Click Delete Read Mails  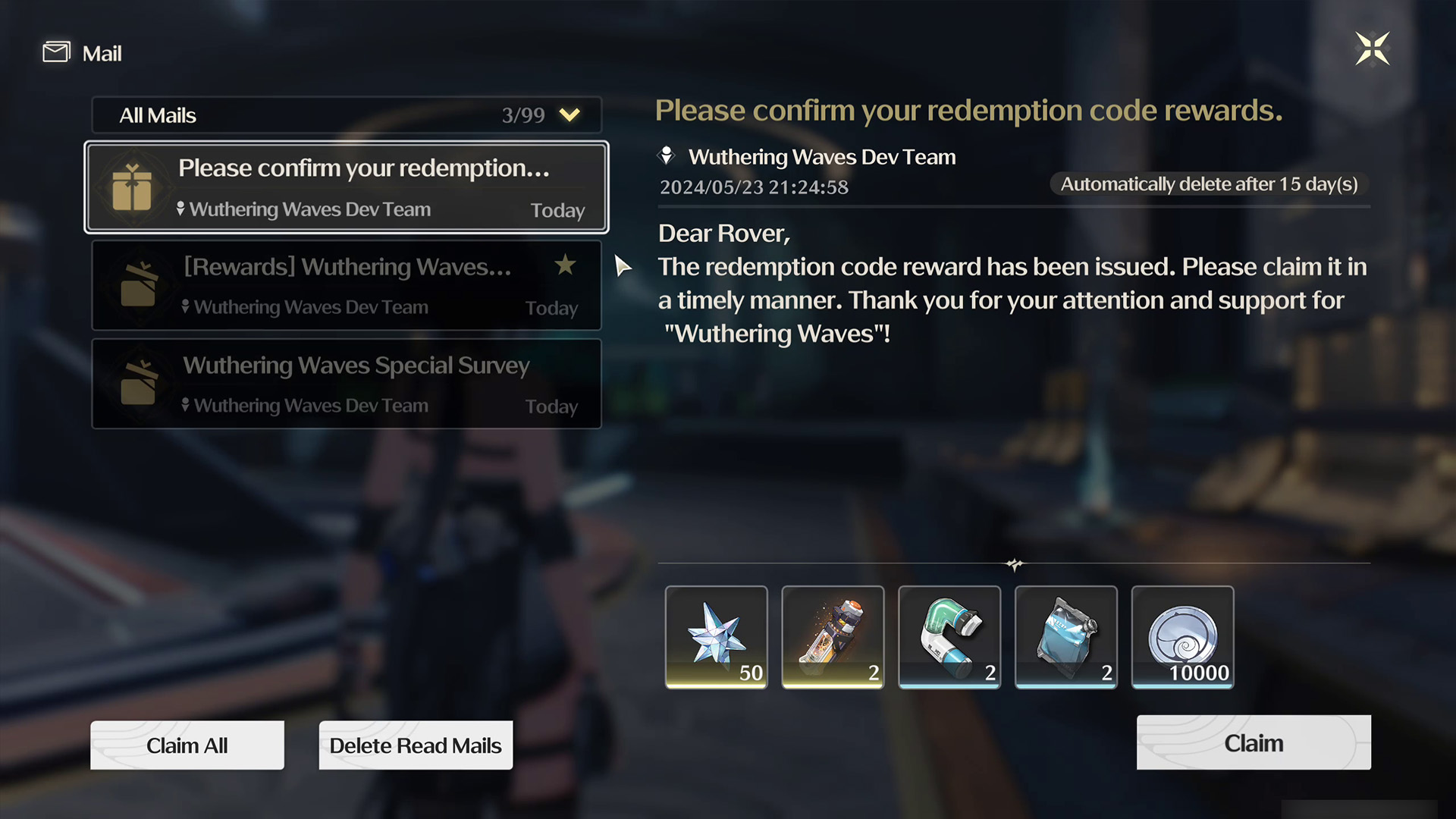(x=416, y=745)
